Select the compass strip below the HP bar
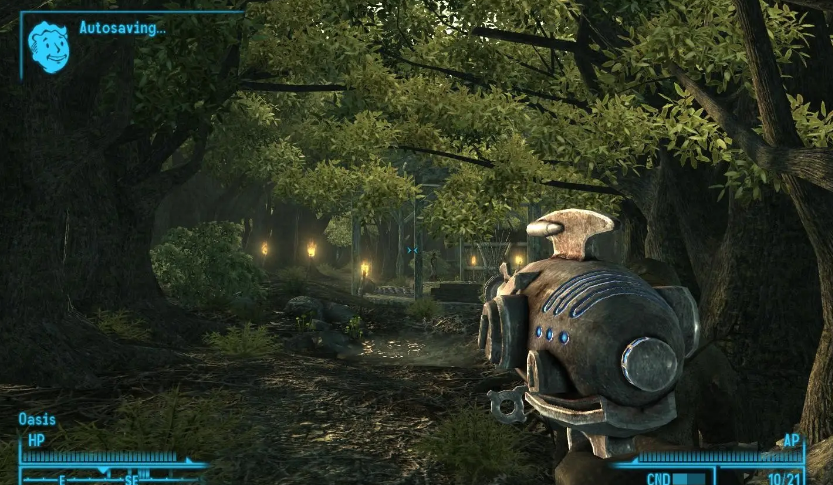The image size is (833, 485). point(110,476)
